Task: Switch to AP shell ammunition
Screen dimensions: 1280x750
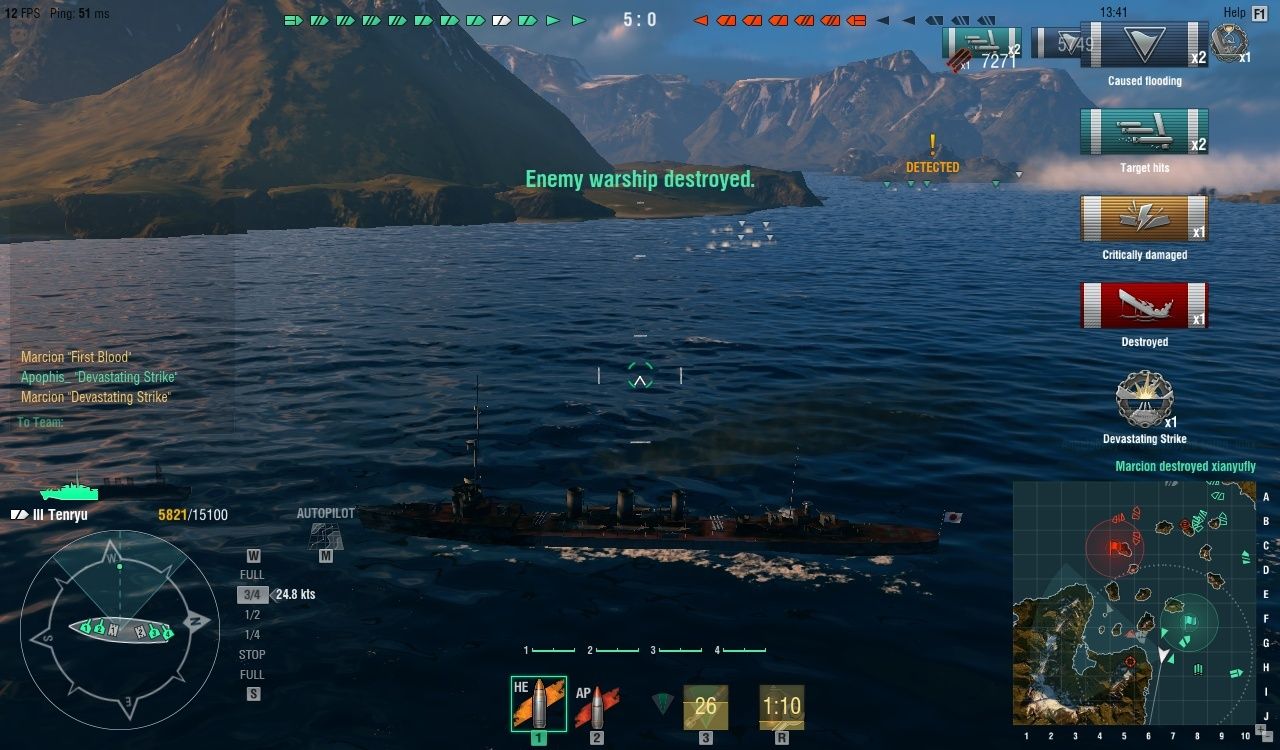Action: coord(597,706)
